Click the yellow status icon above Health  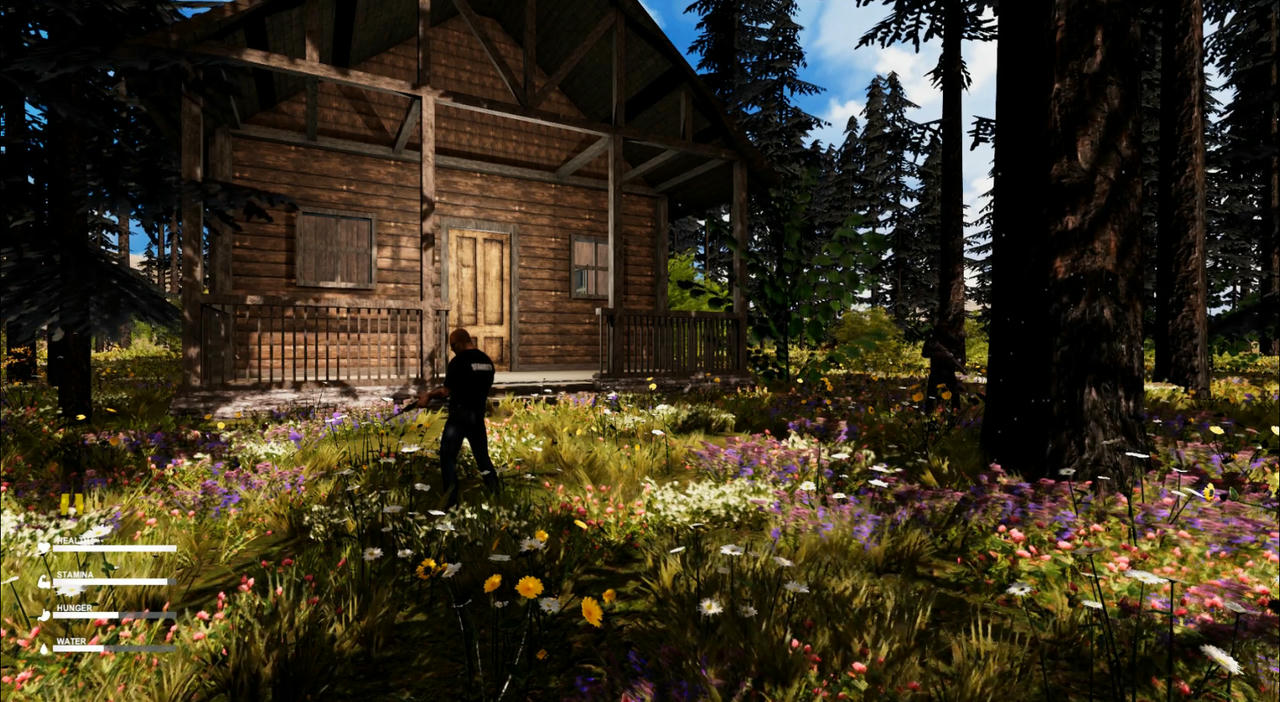pyautogui.click(x=72, y=504)
